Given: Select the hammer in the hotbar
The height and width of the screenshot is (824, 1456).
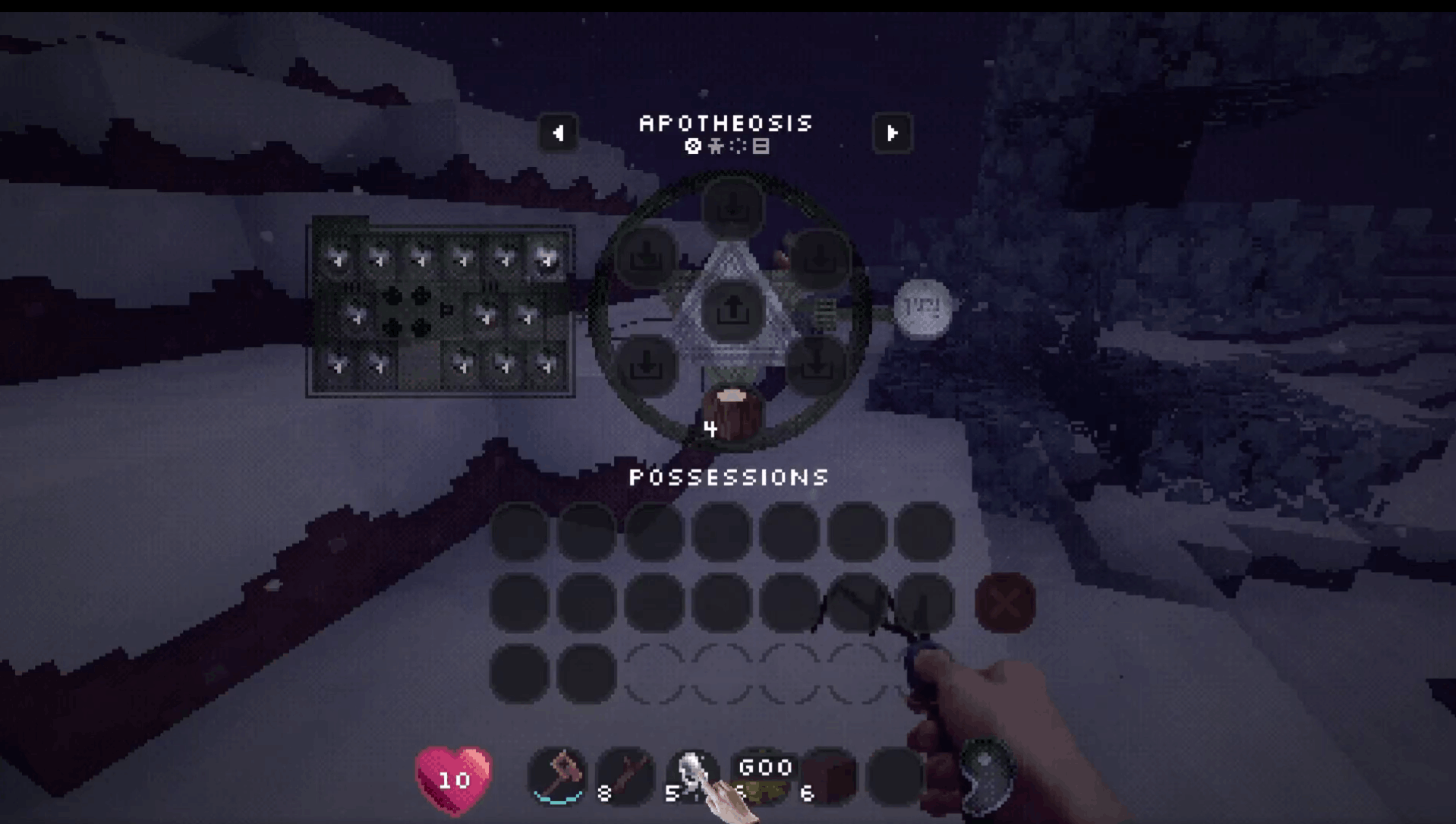Looking at the screenshot, I should click(x=558, y=775).
